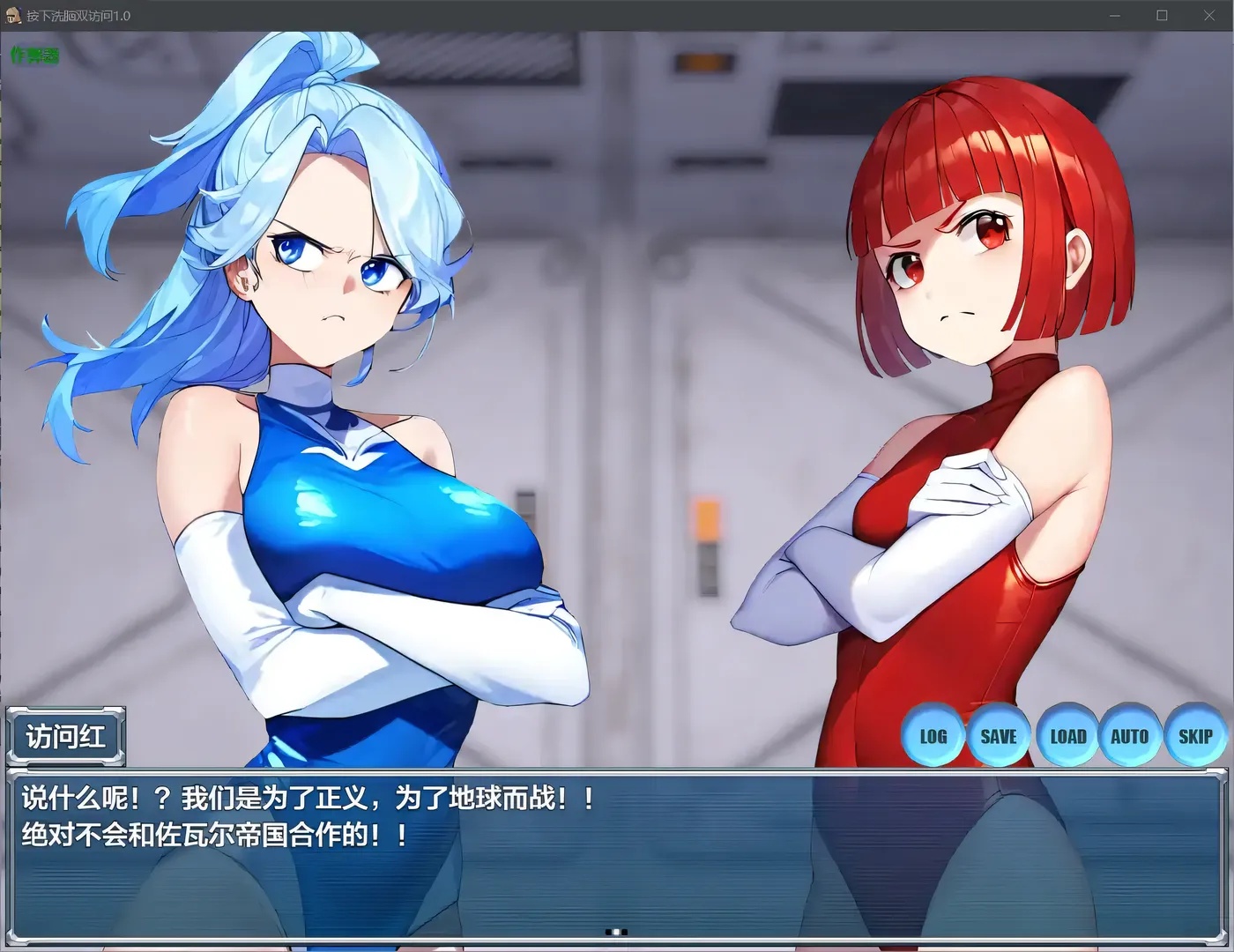Click the 访问红 name plate
The width and height of the screenshot is (1234, 952).
64,735
